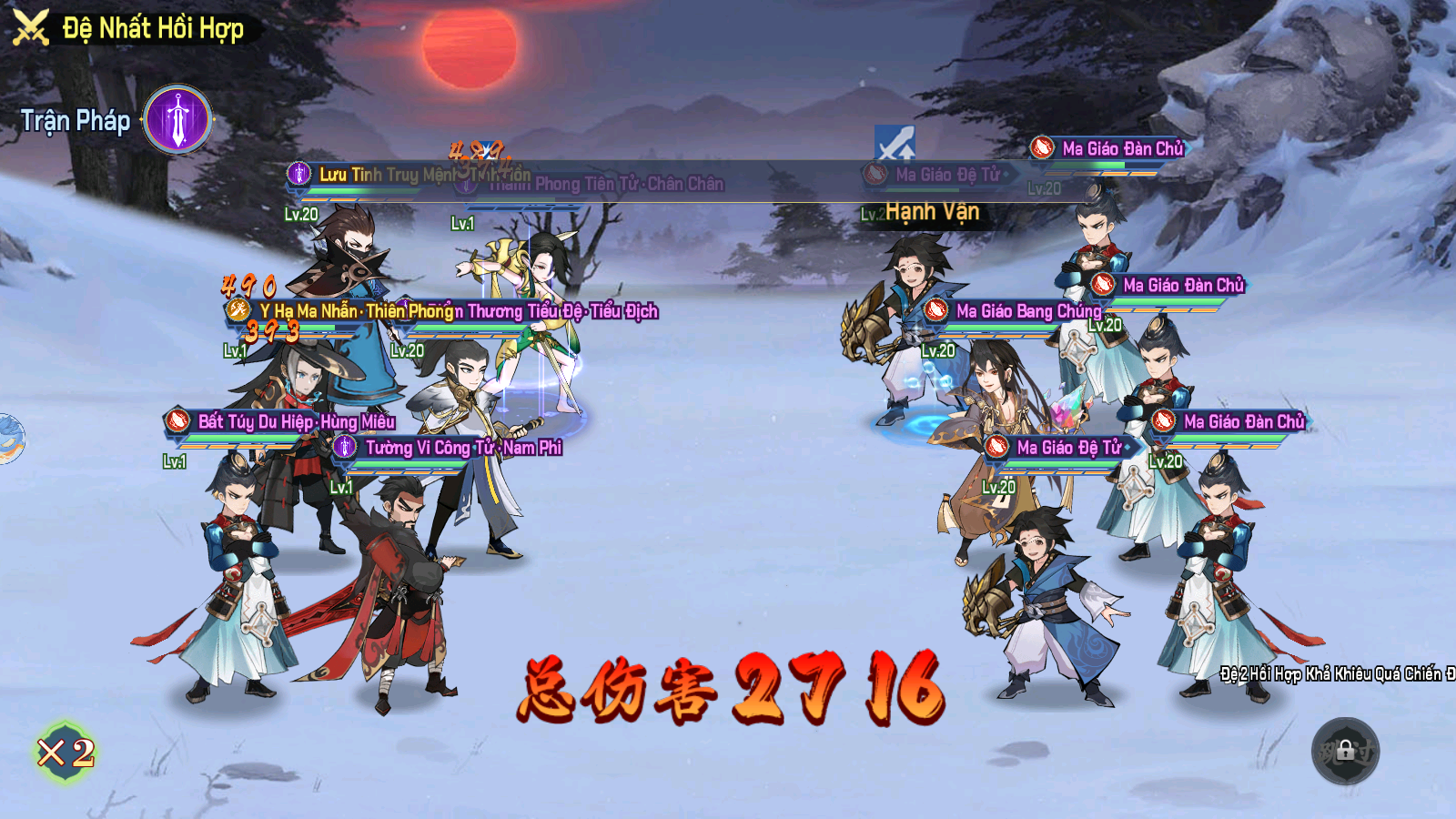Tap the locked skip battle button

pyautogui.click(x=1345, y=751)
